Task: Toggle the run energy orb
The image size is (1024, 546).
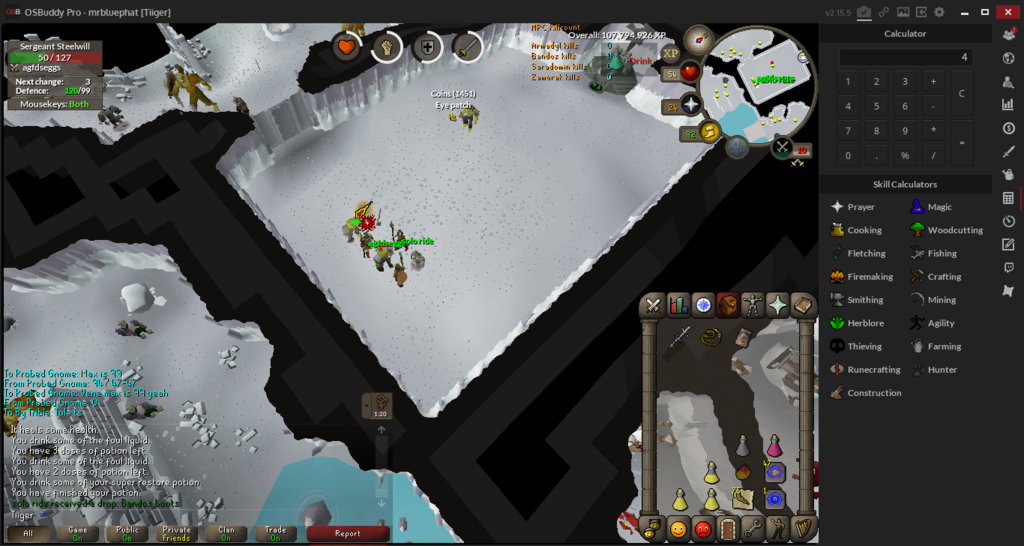Action: tap(711, 131)
